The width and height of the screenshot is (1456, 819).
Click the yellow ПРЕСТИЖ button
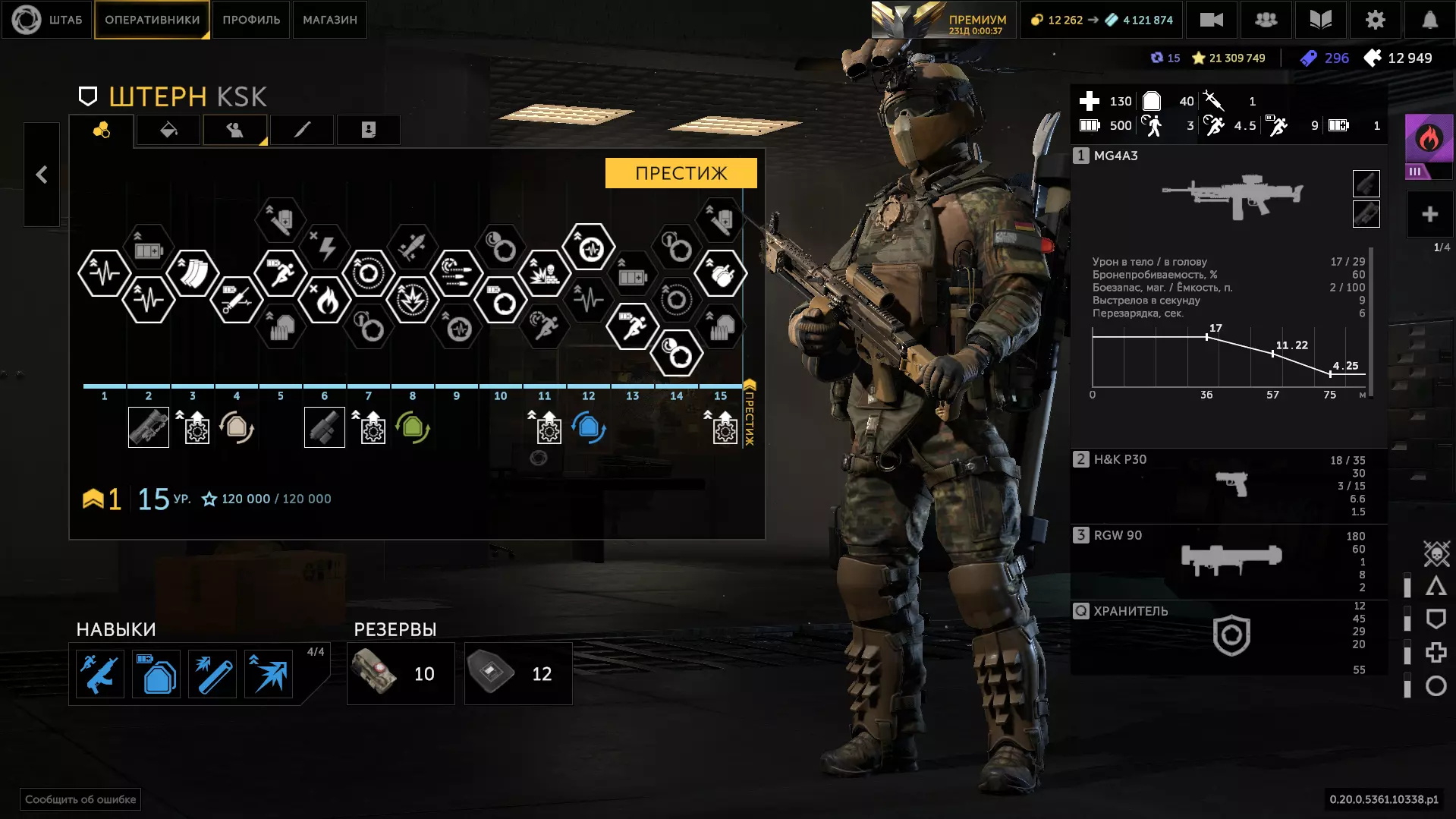tap(681, 173)
